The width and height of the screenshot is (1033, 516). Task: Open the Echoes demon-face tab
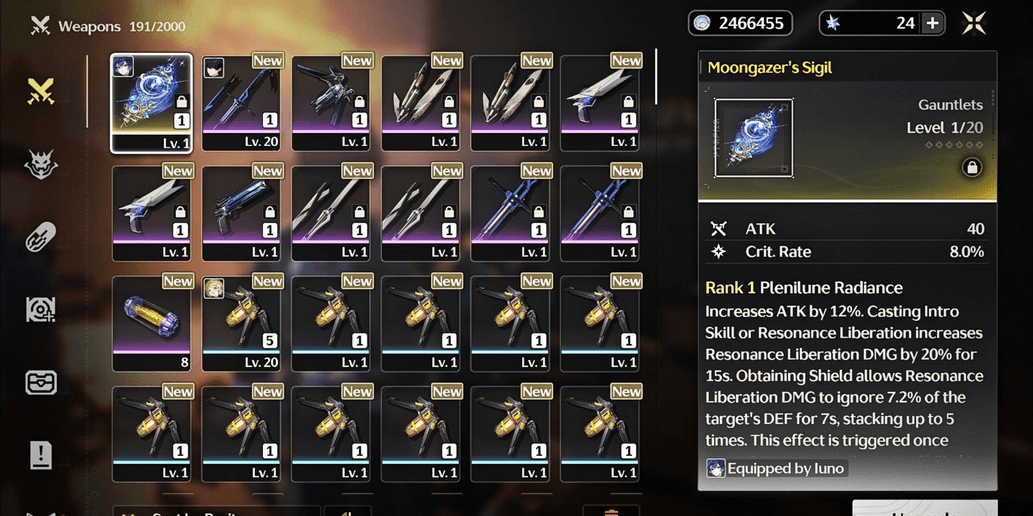pyautogui.click(x=41, y=165)
